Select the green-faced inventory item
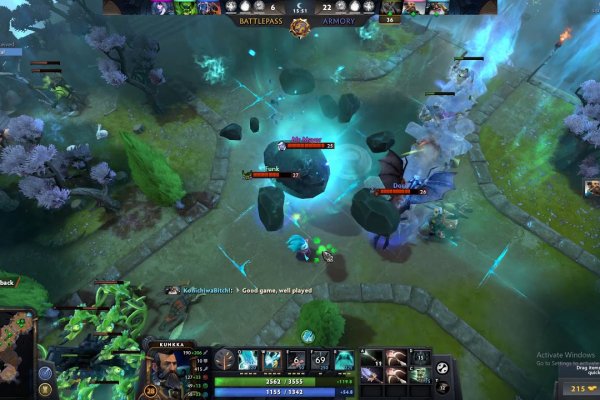This screenshot has height=400, width=600. 421,375
